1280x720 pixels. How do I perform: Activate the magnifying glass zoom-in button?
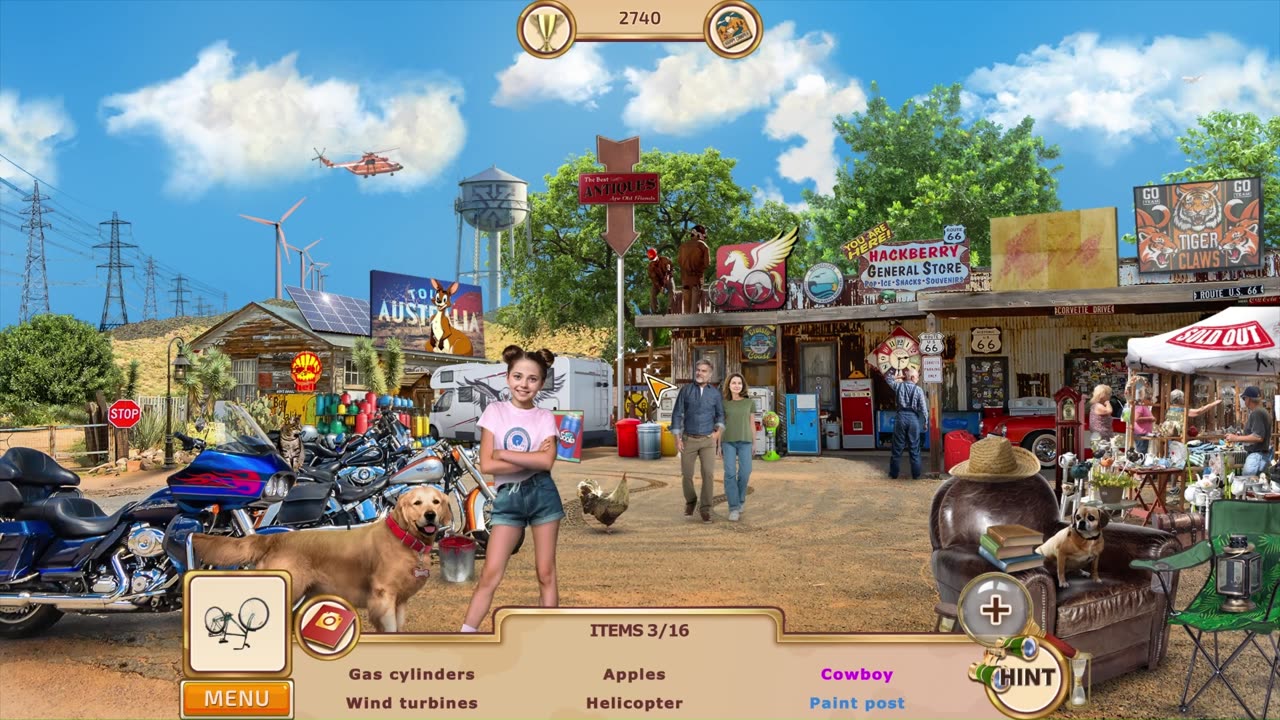995,610
